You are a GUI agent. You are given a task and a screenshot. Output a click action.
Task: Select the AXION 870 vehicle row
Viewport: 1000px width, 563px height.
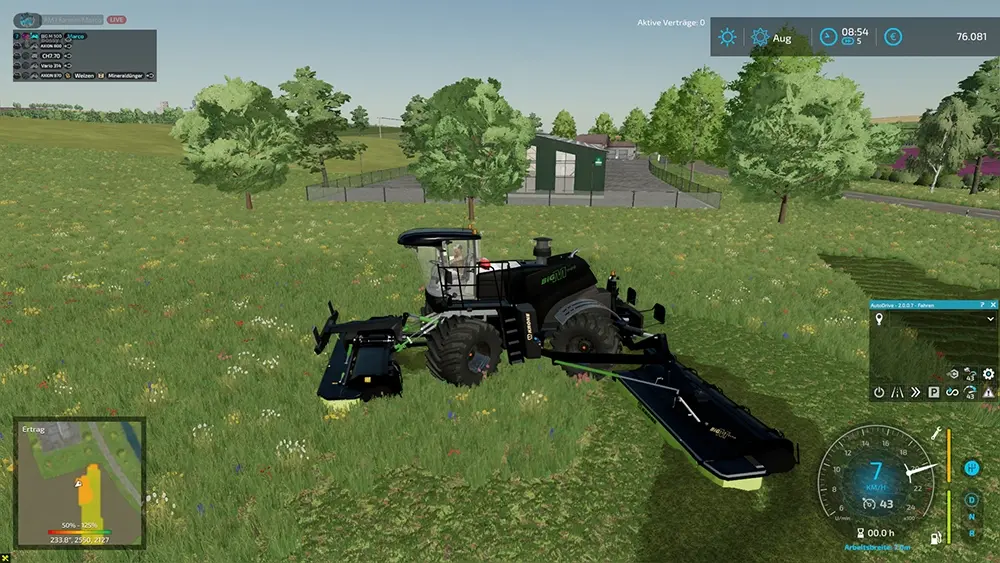coord(50,76)
